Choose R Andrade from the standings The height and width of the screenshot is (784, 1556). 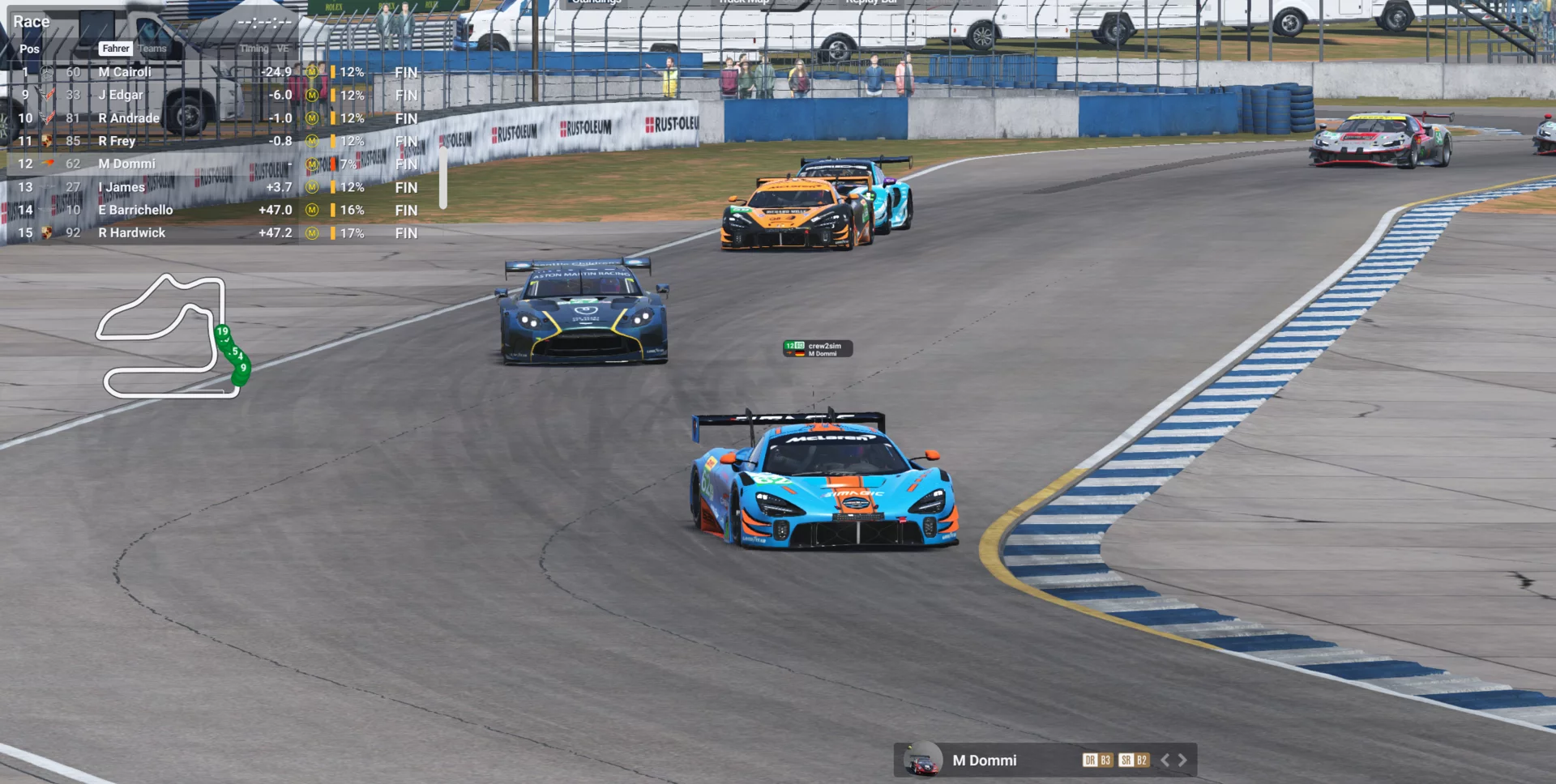tap(129, 118)
